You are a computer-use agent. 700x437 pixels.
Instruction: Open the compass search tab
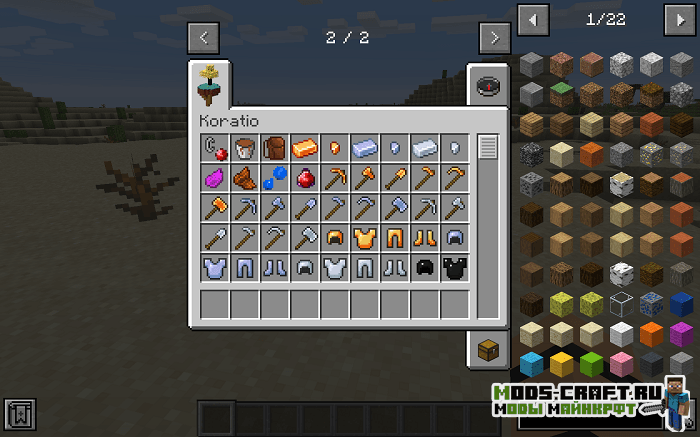[488, 86]
